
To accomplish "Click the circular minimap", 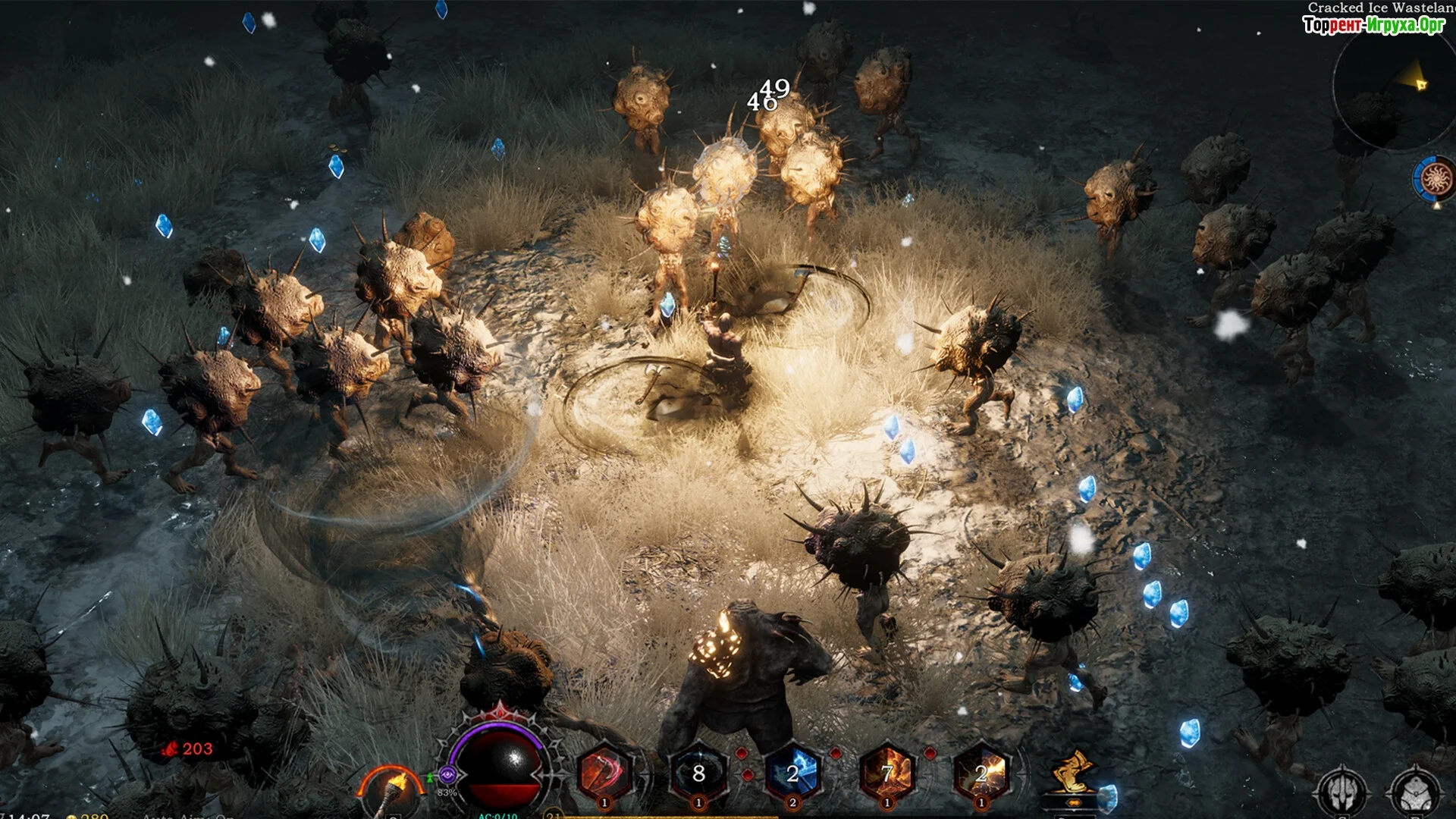I will click(1395, 91).
